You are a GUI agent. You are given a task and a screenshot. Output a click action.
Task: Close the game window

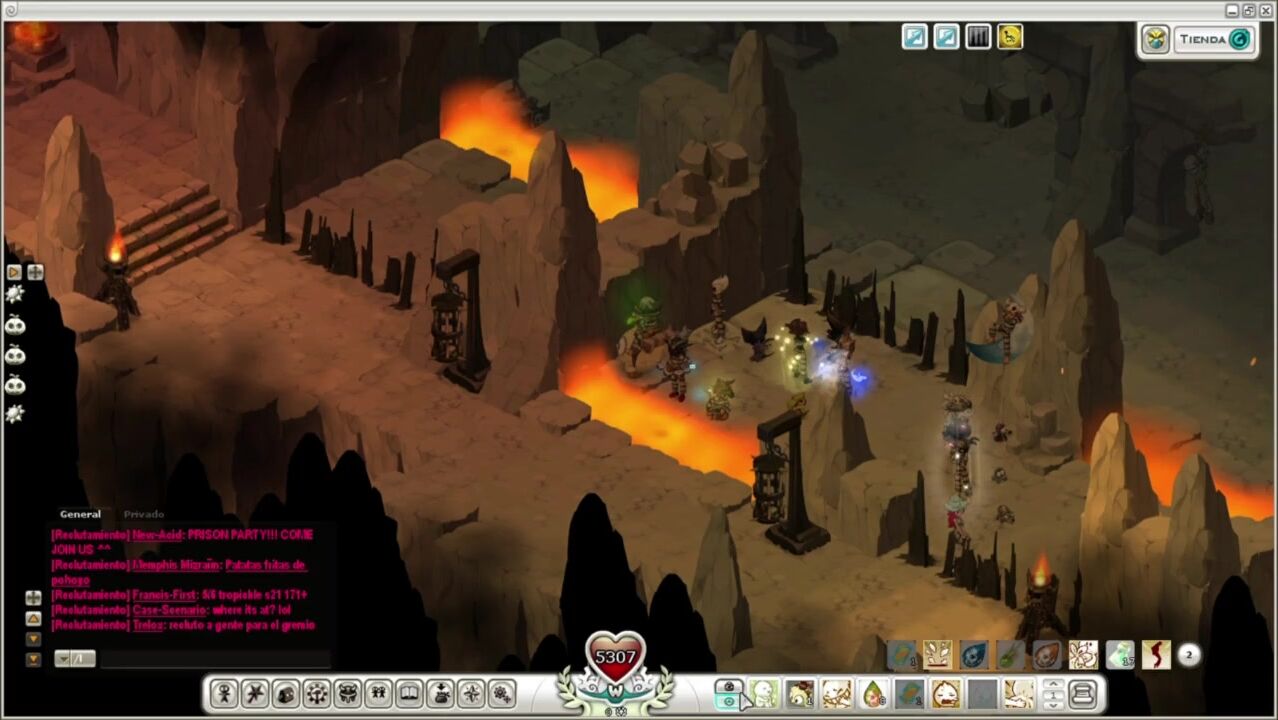click(1266, 10)
